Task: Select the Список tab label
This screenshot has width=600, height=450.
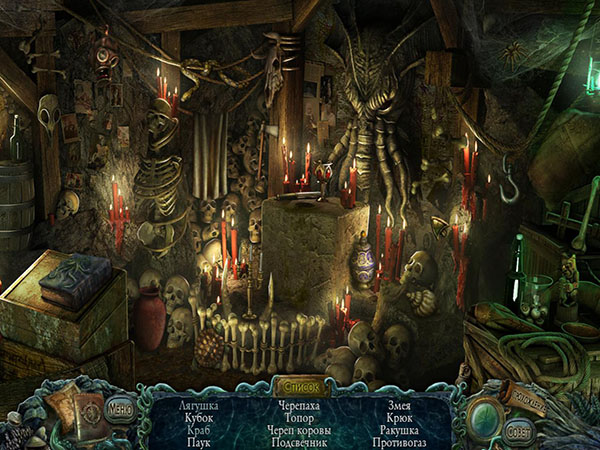Action: (x=300, y=384)
